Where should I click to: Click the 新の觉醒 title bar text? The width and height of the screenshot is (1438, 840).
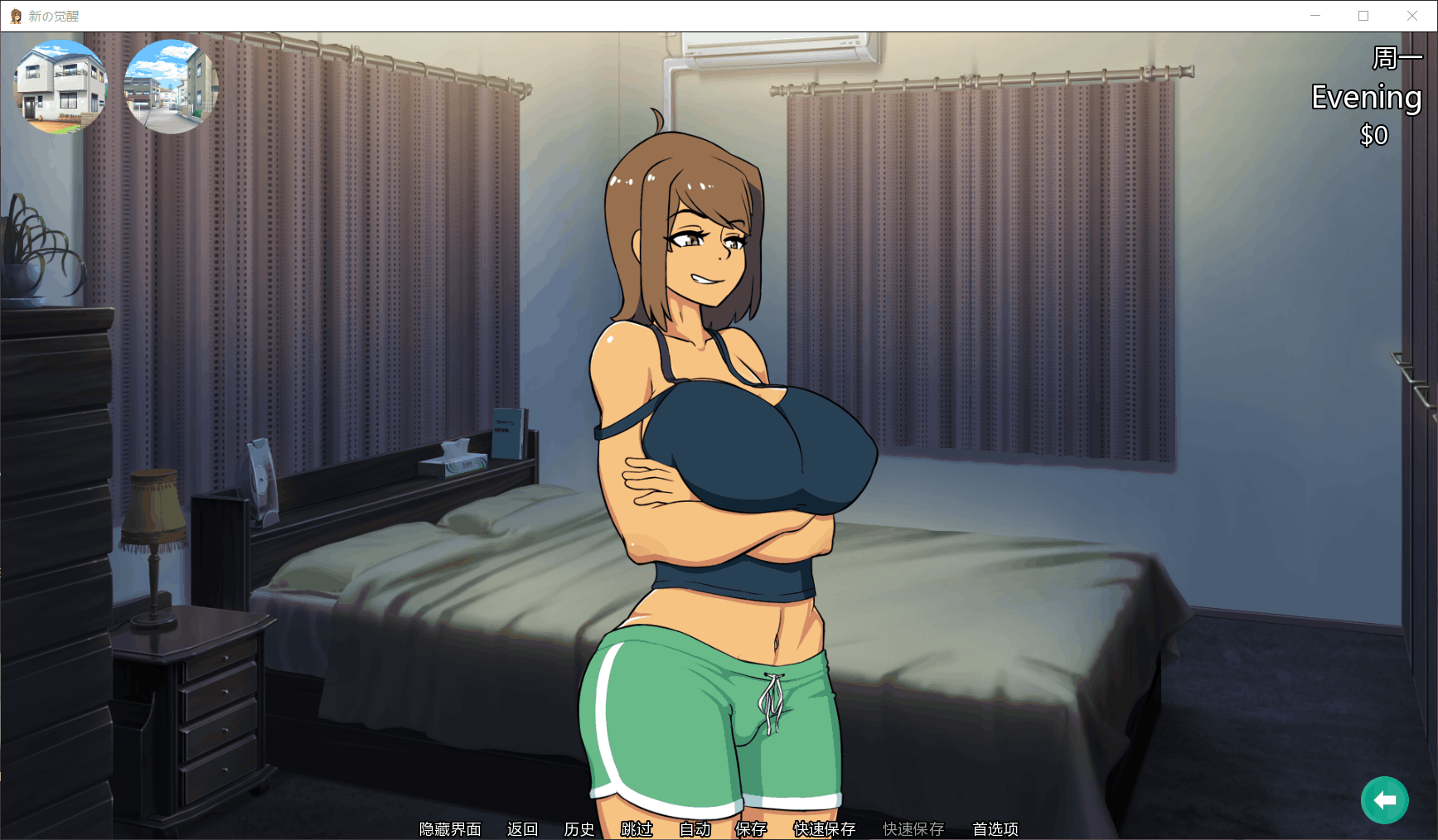pyautogui.click(x=53, y=15)
